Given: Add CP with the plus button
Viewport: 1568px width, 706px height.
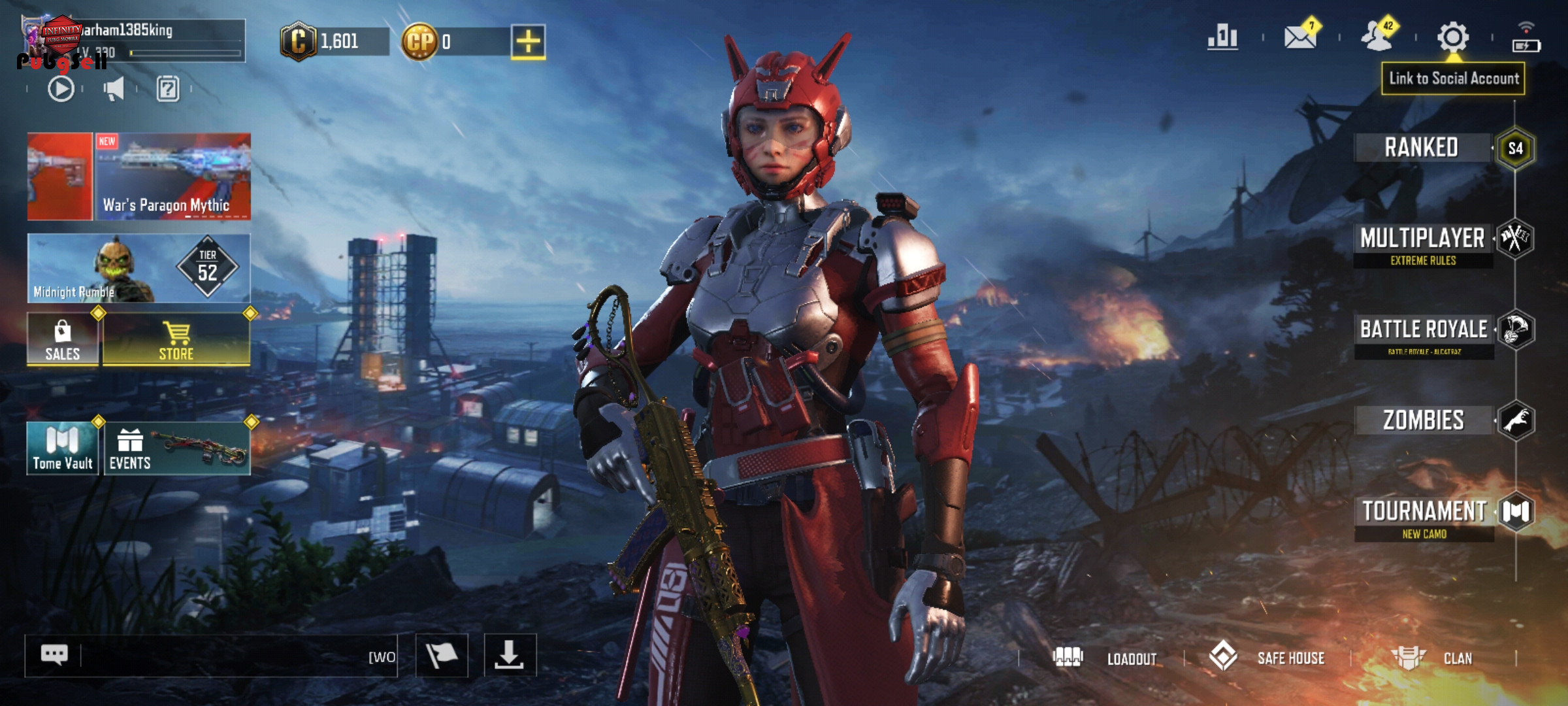Looking at the screenshot, I should tap(528, 42).
